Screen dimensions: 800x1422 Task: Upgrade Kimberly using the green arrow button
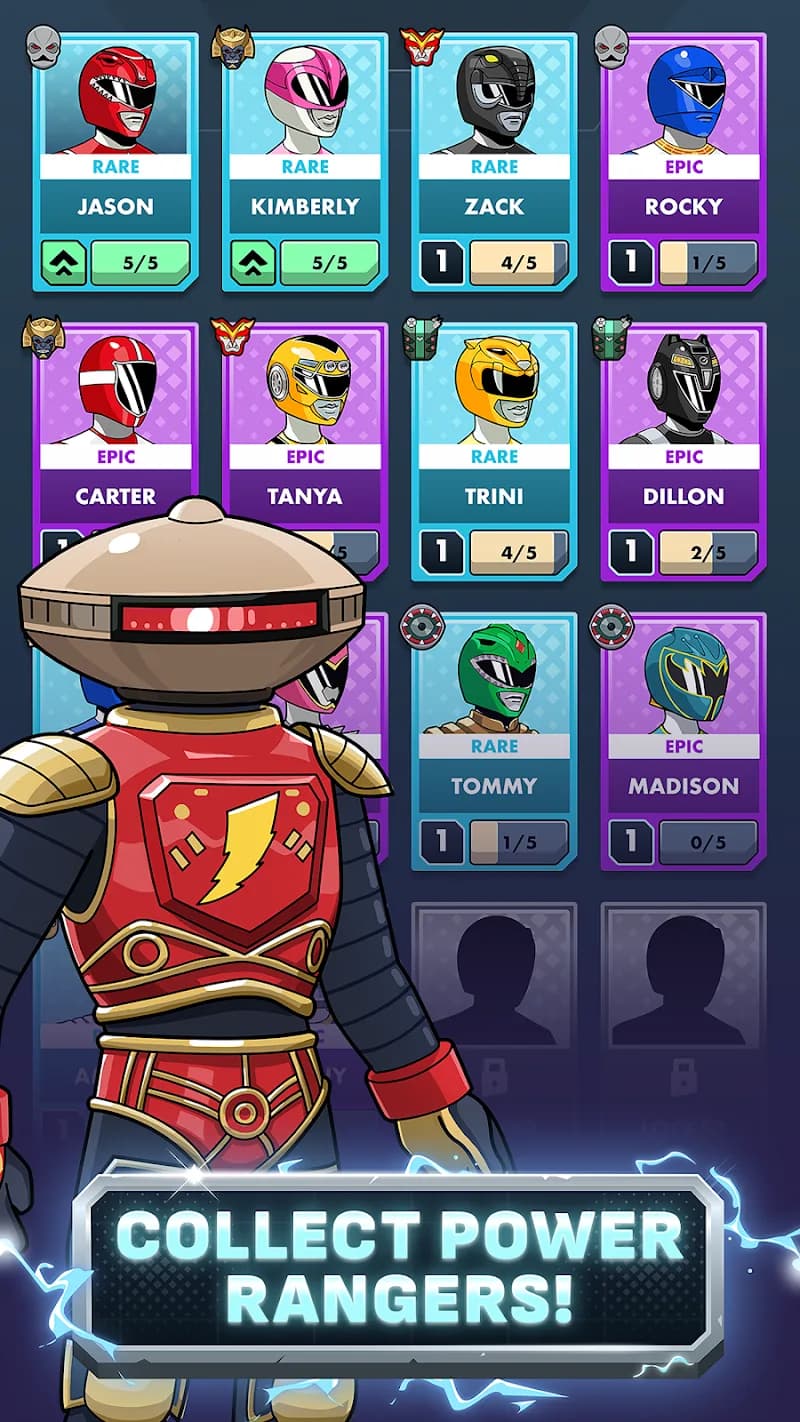(x=252, y=263)
